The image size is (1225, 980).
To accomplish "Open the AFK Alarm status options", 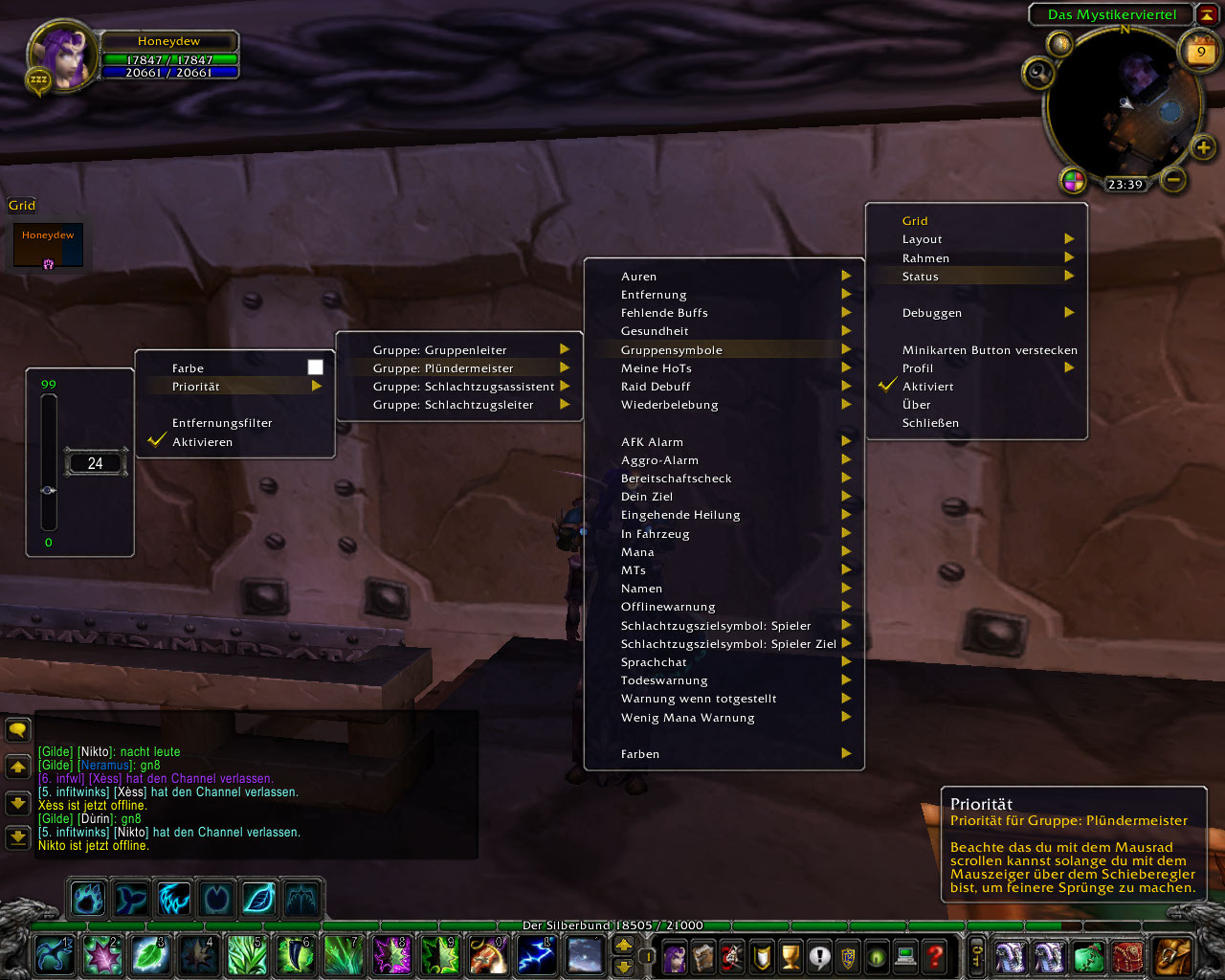I will pos(652,442).
